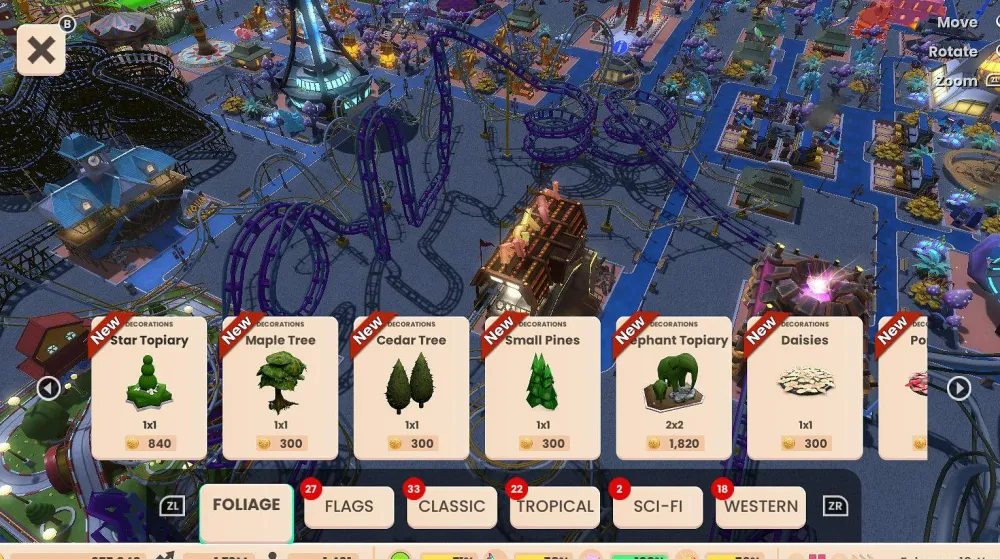Open the Flags category tab
1000x559 pixels.
click(x=349, y=507)
